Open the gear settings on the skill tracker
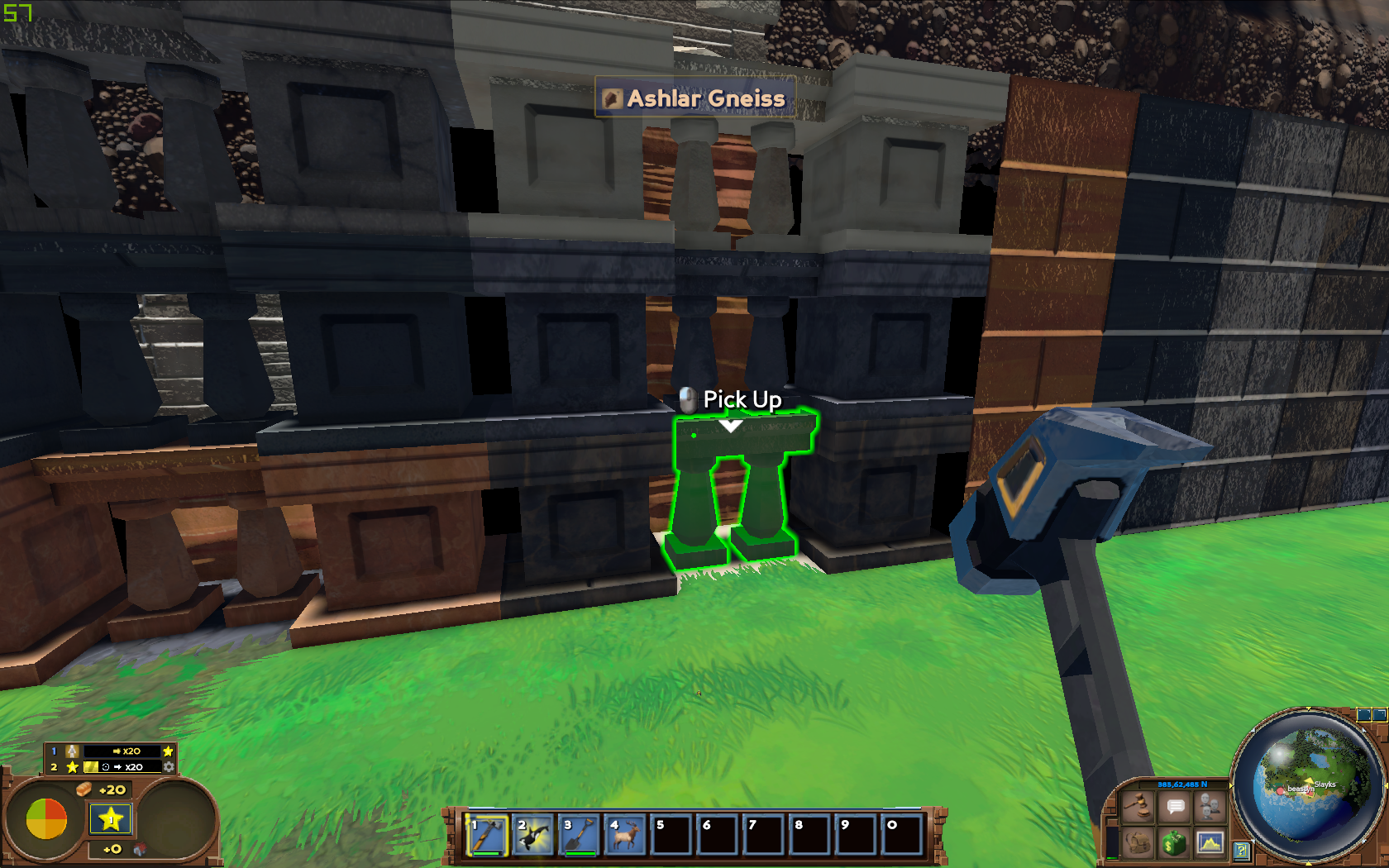1389x868 pixels. point(169,767)
